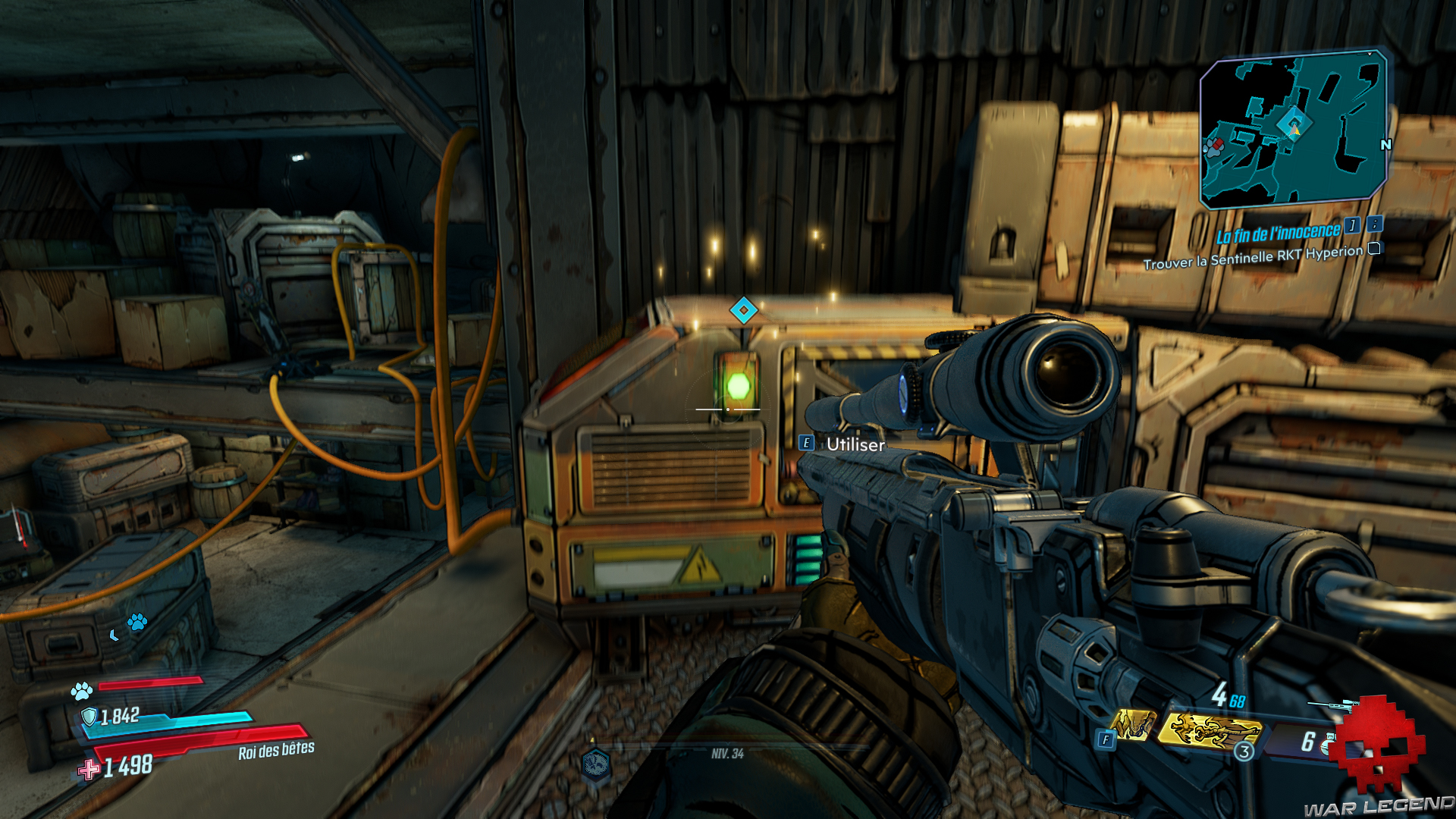Select the quest title La fin de l'innocence

(x=1278, y=233)
